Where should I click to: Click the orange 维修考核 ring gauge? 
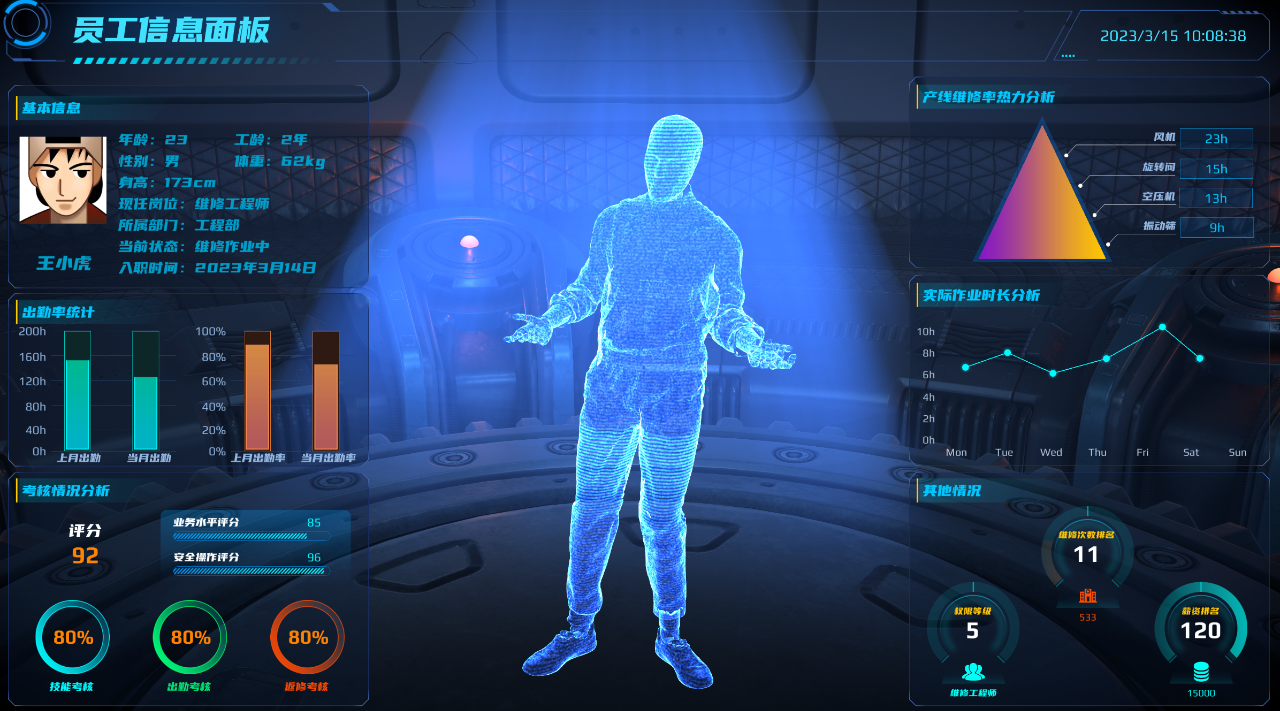coord(308,637)
